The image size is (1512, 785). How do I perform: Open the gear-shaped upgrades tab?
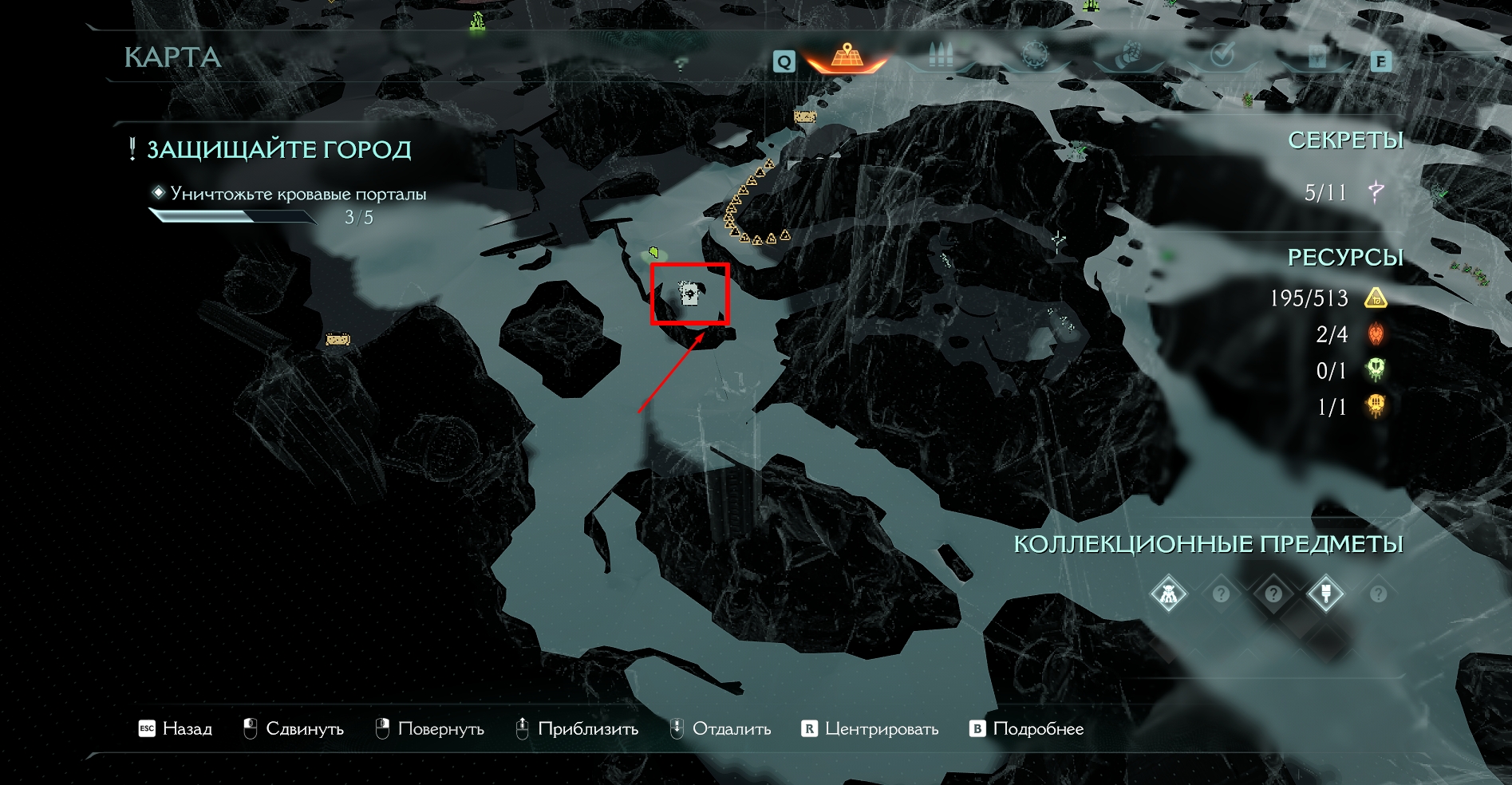pos(1035,56)
